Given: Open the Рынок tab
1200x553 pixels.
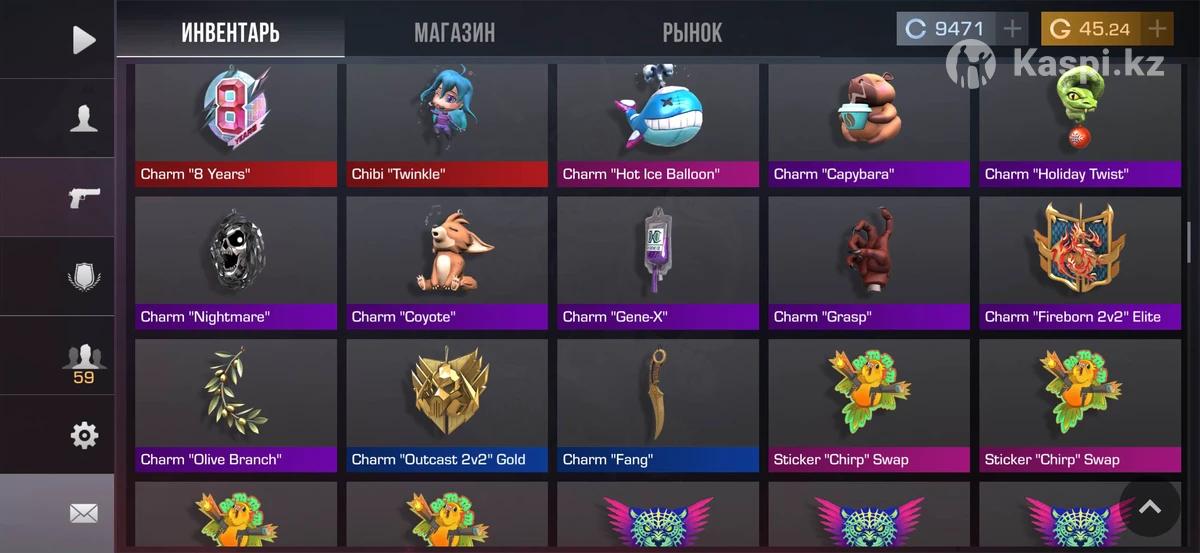Looking at the screenshot, I should click(x=692, y=32).
